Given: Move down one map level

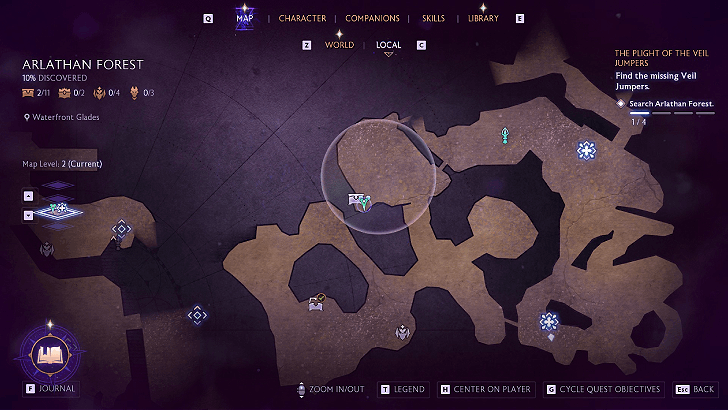Looking at the screenshot, I should click(x=28, y=214).
